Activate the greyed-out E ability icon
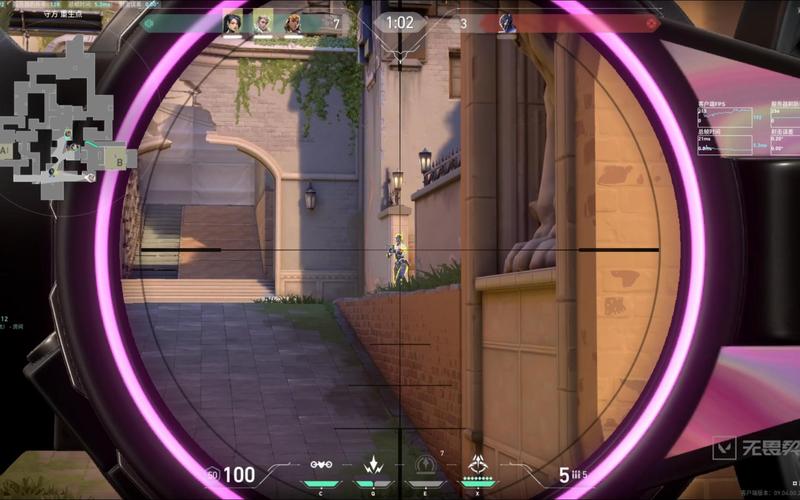Viewport: 800px width, 500px height. click(427, 465)
